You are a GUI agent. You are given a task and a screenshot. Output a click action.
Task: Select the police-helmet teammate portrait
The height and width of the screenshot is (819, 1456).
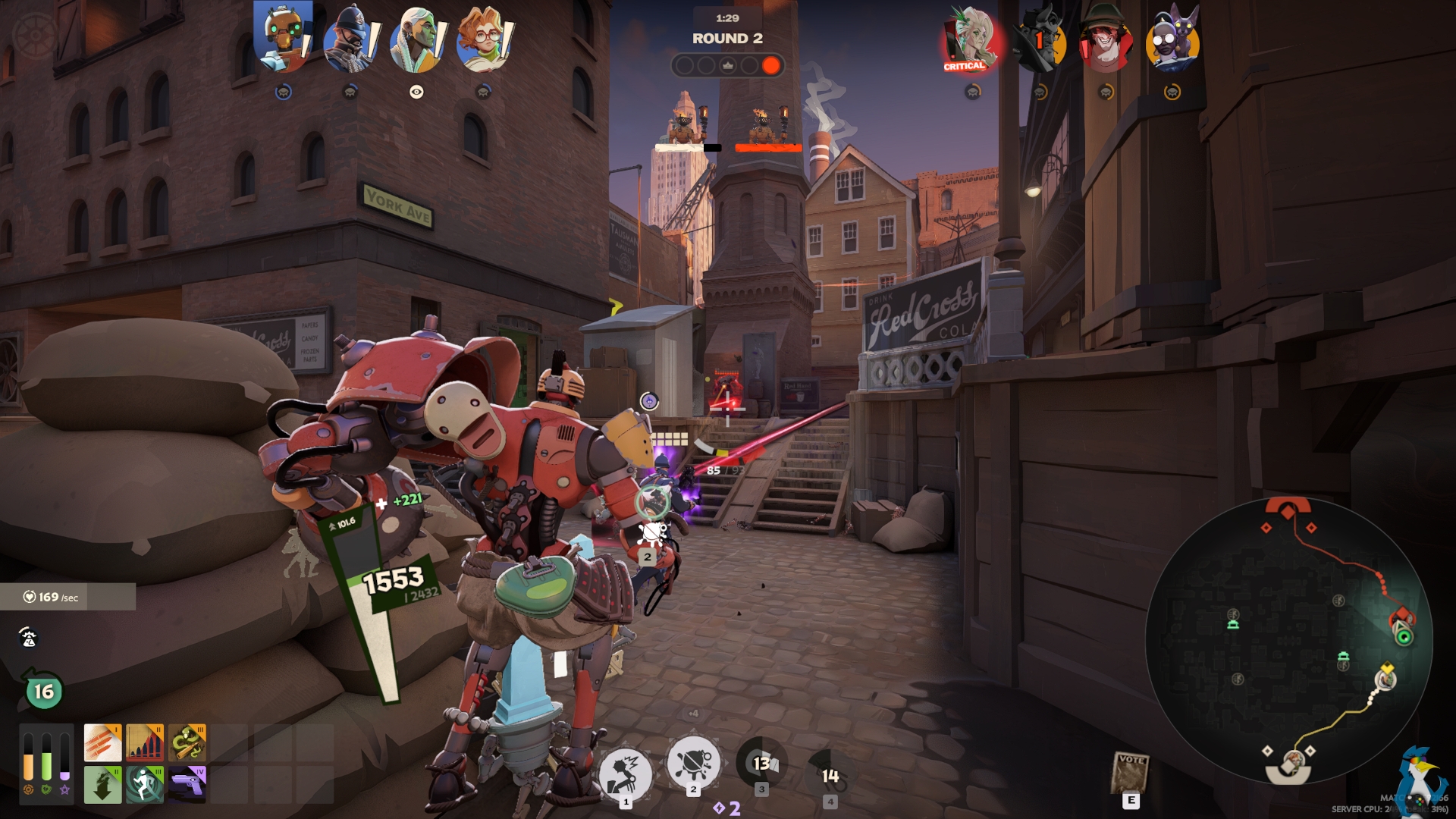[x=349, y=39]
